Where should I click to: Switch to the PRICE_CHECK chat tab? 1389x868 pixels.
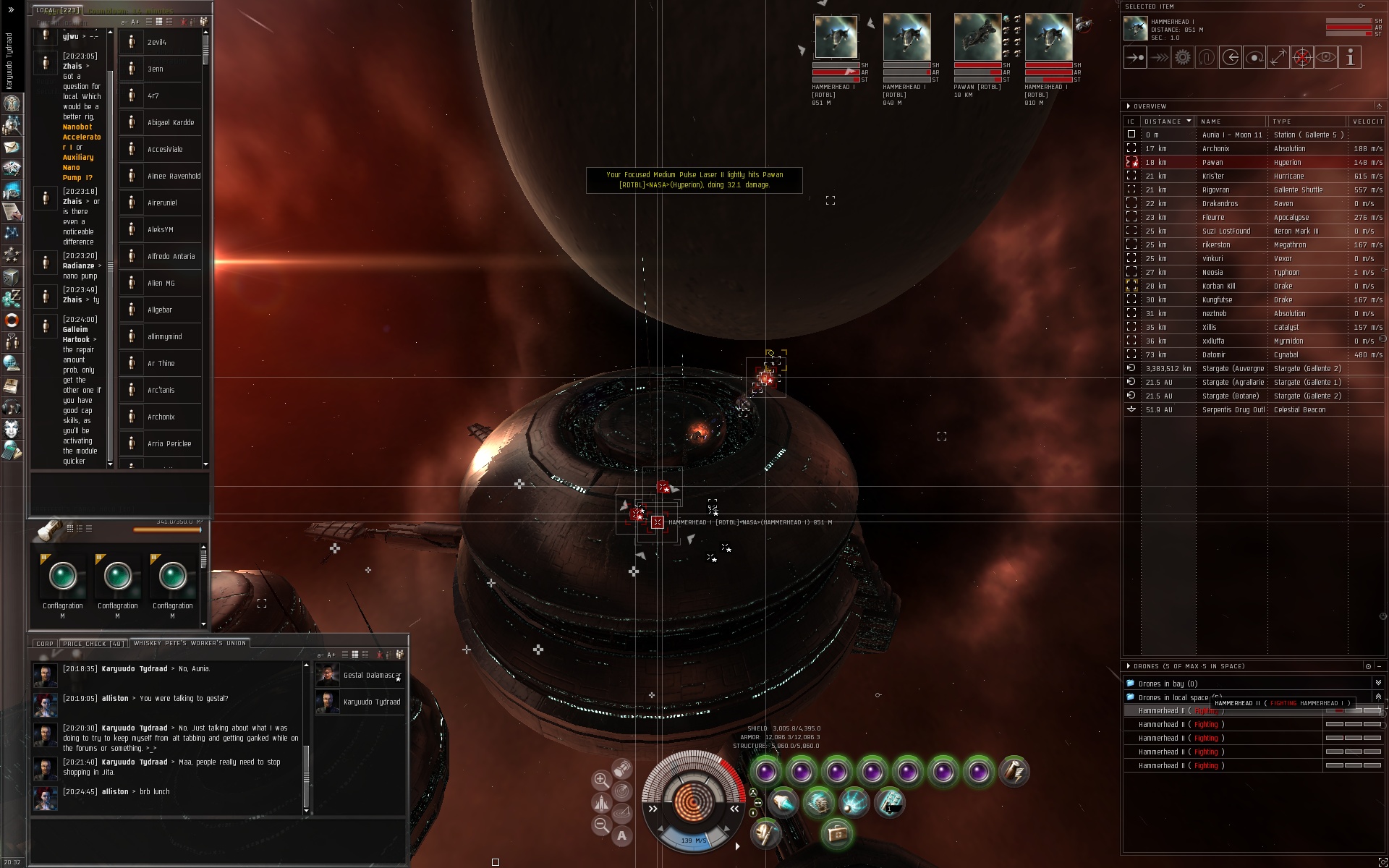point(93,643)
